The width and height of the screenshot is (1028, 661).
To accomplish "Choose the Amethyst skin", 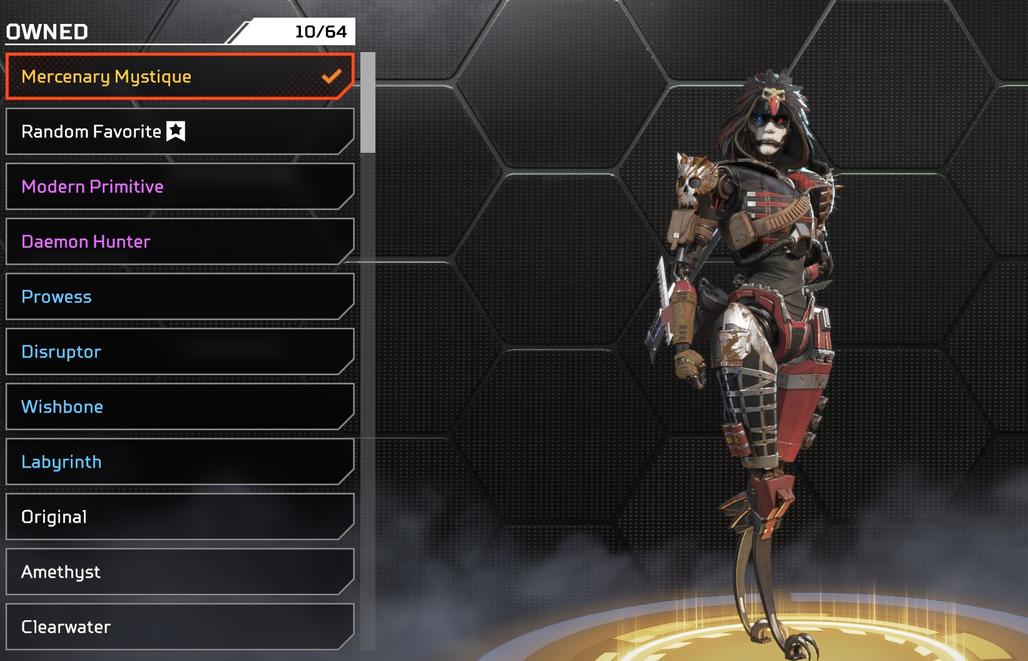I will (180, 572).
